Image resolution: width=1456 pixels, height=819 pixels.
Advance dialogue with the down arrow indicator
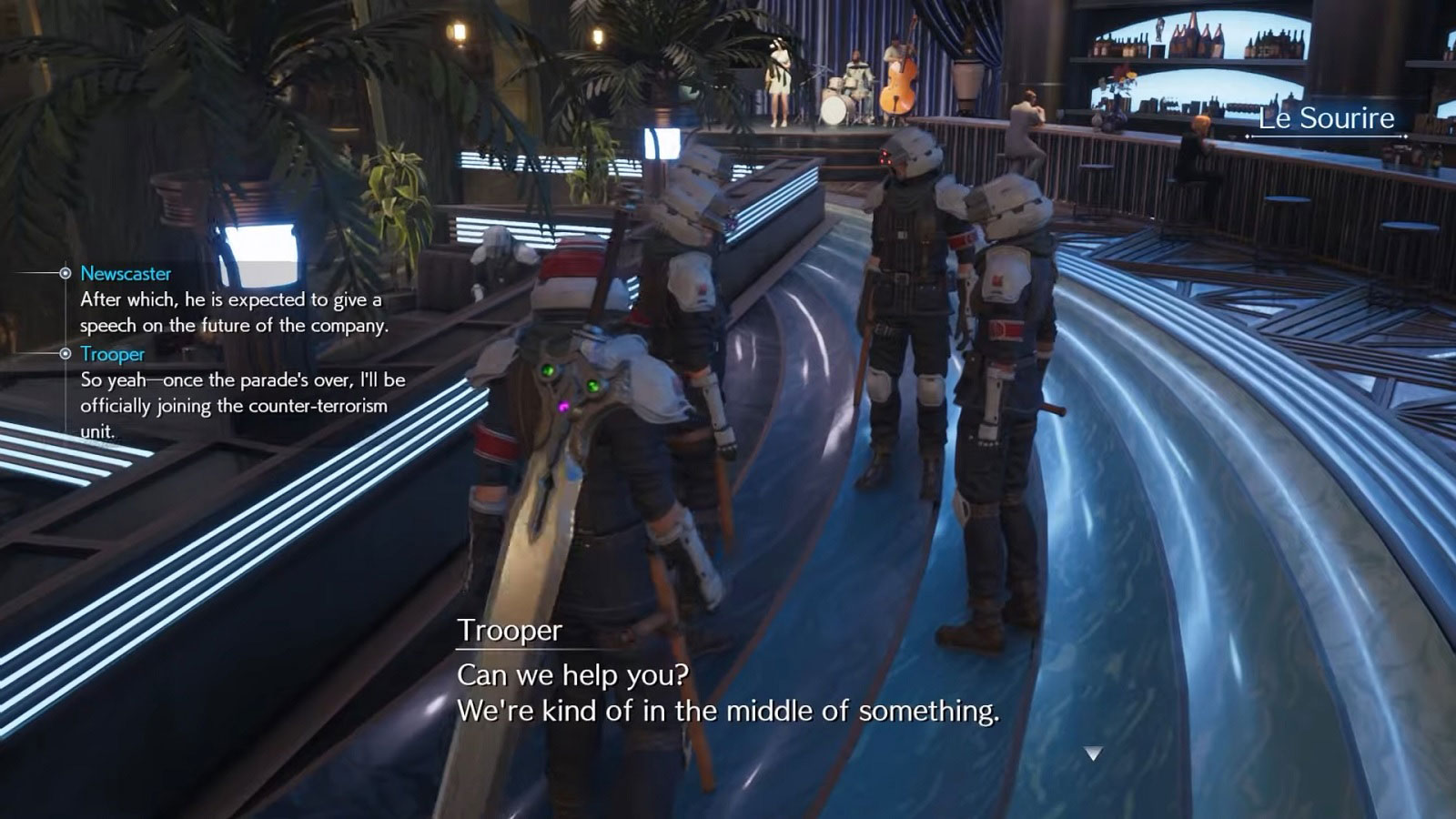pyautogui.click(x=1093, y=753)
